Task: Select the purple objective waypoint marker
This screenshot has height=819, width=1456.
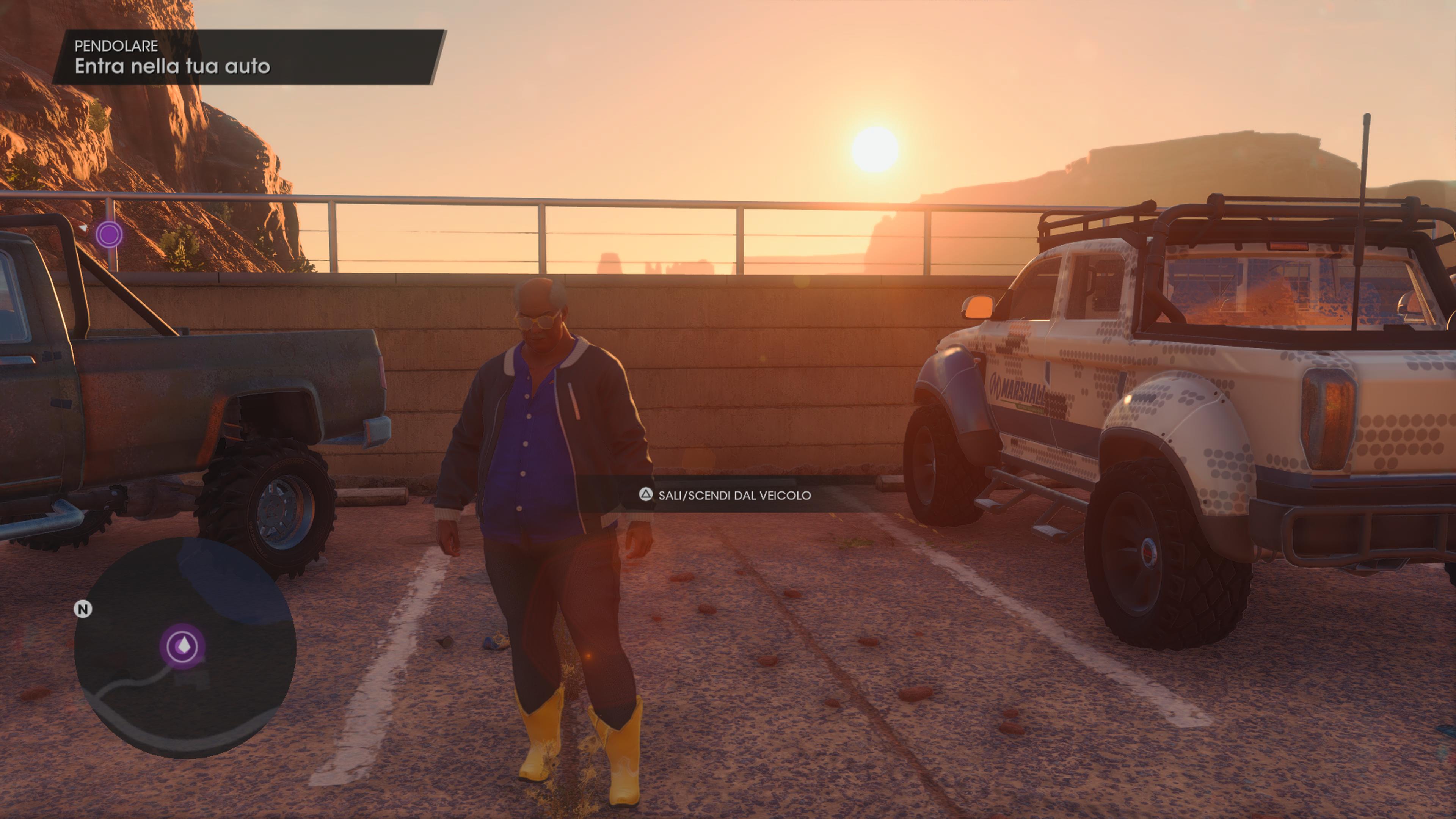Action: [x=109, y=234]
